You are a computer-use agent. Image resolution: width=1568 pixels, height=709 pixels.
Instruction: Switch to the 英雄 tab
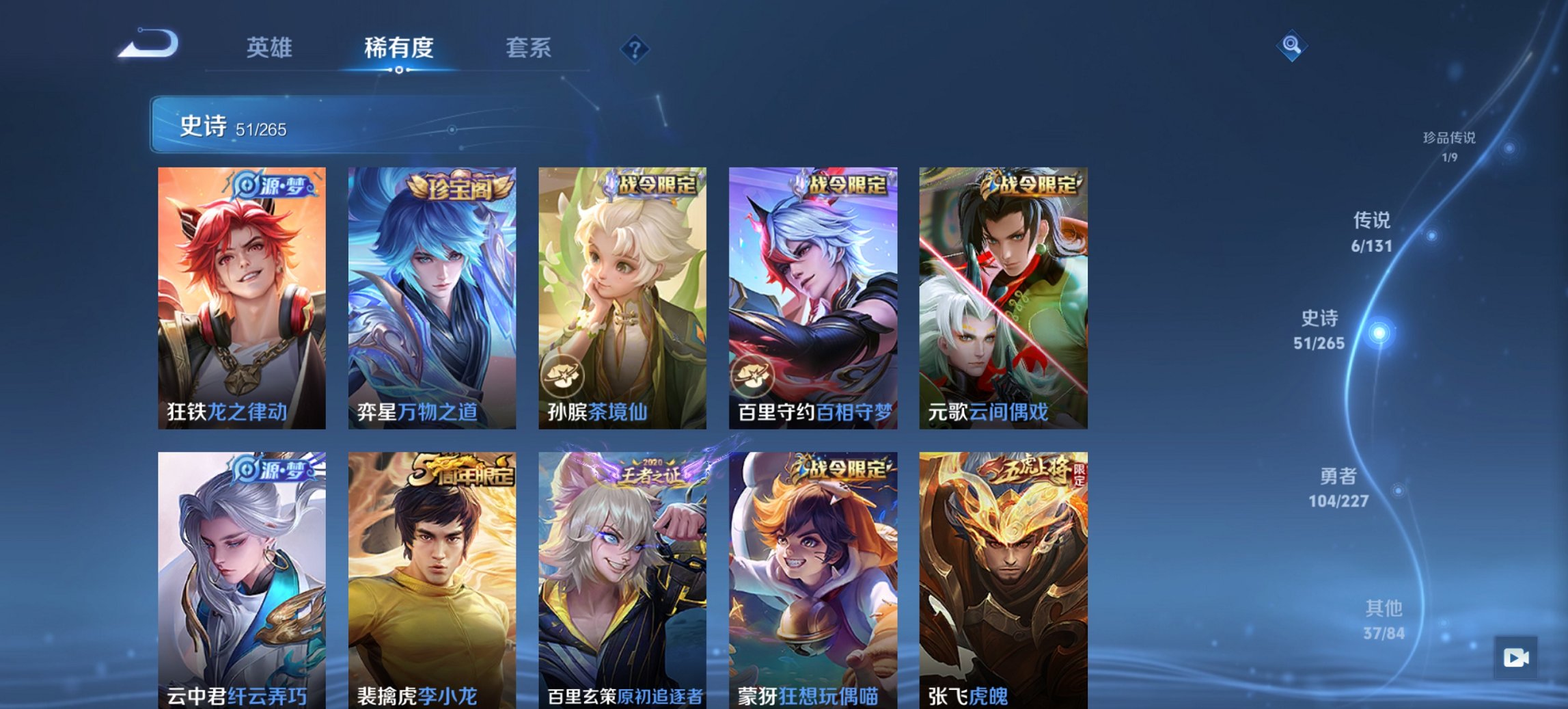coord(271,48)
